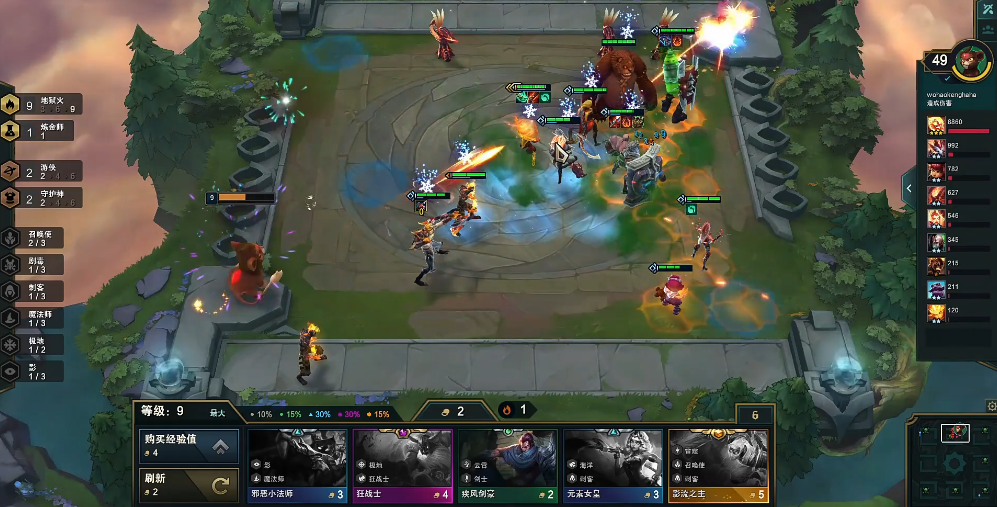Image resolution: width=997 pixels, height=507 pixels.
Task: Refresh the shop with the 刷新 button
Action: [189, 486]
